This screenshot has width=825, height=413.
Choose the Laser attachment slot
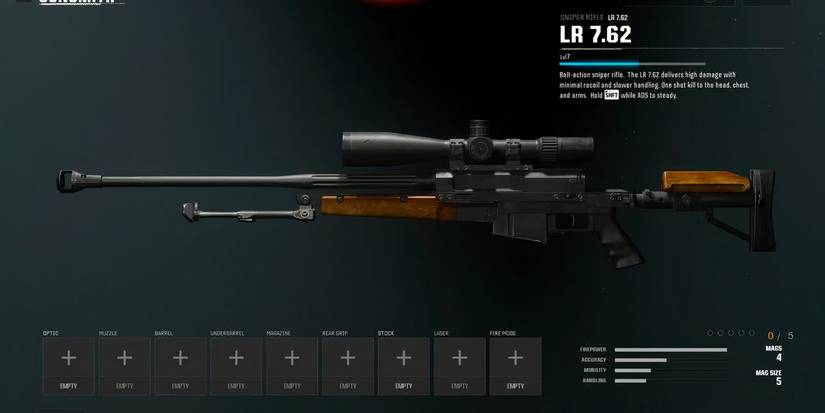(x=459, y=365)
